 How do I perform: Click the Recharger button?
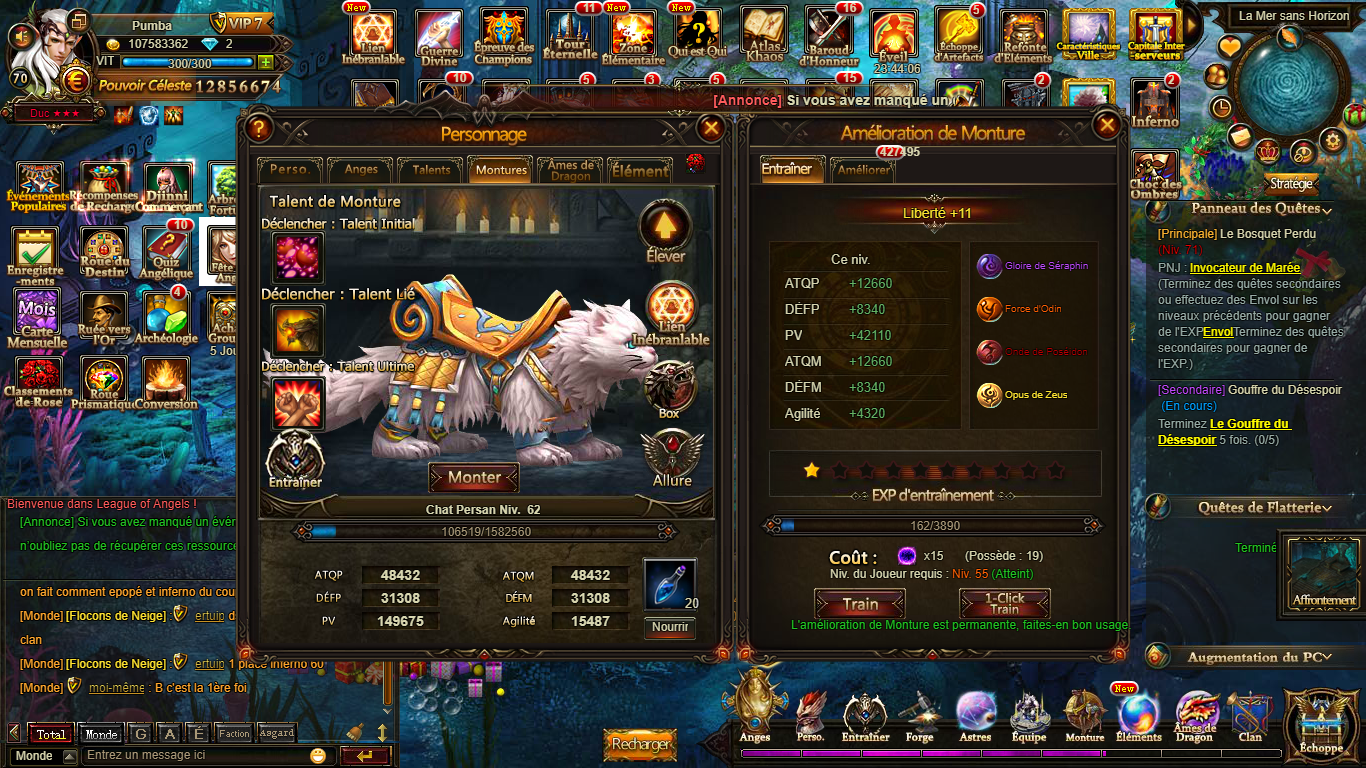tap(640, 744)
